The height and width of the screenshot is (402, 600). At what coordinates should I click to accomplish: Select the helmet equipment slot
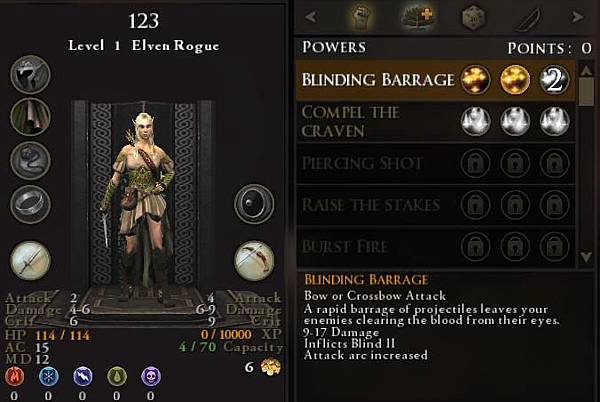30,72
